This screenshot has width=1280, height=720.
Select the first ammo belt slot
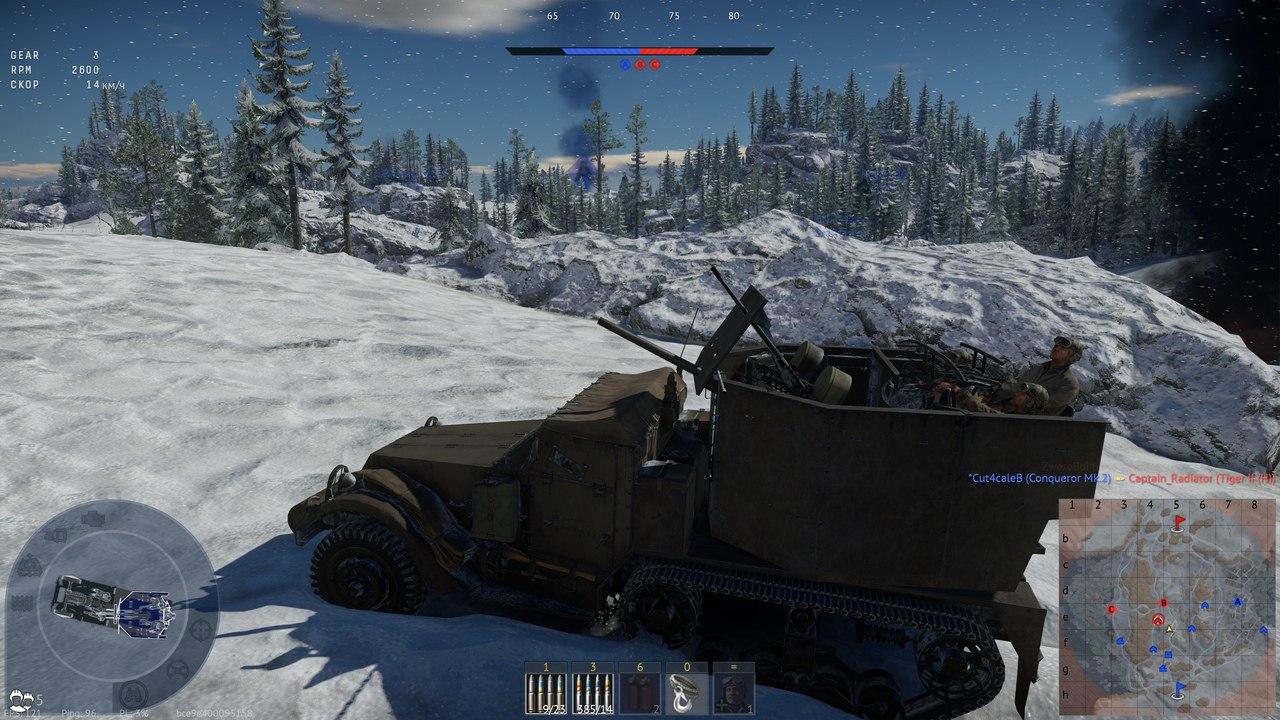click(546, 688)
